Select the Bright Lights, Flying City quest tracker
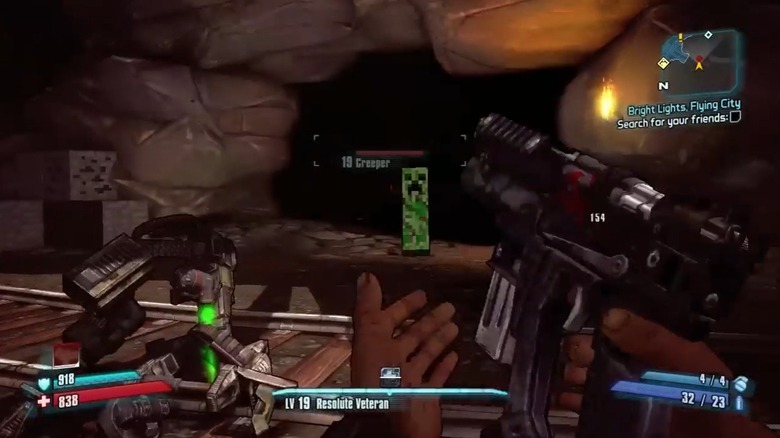This screenshot has width=780, height=438. click(x=684, y=104)
